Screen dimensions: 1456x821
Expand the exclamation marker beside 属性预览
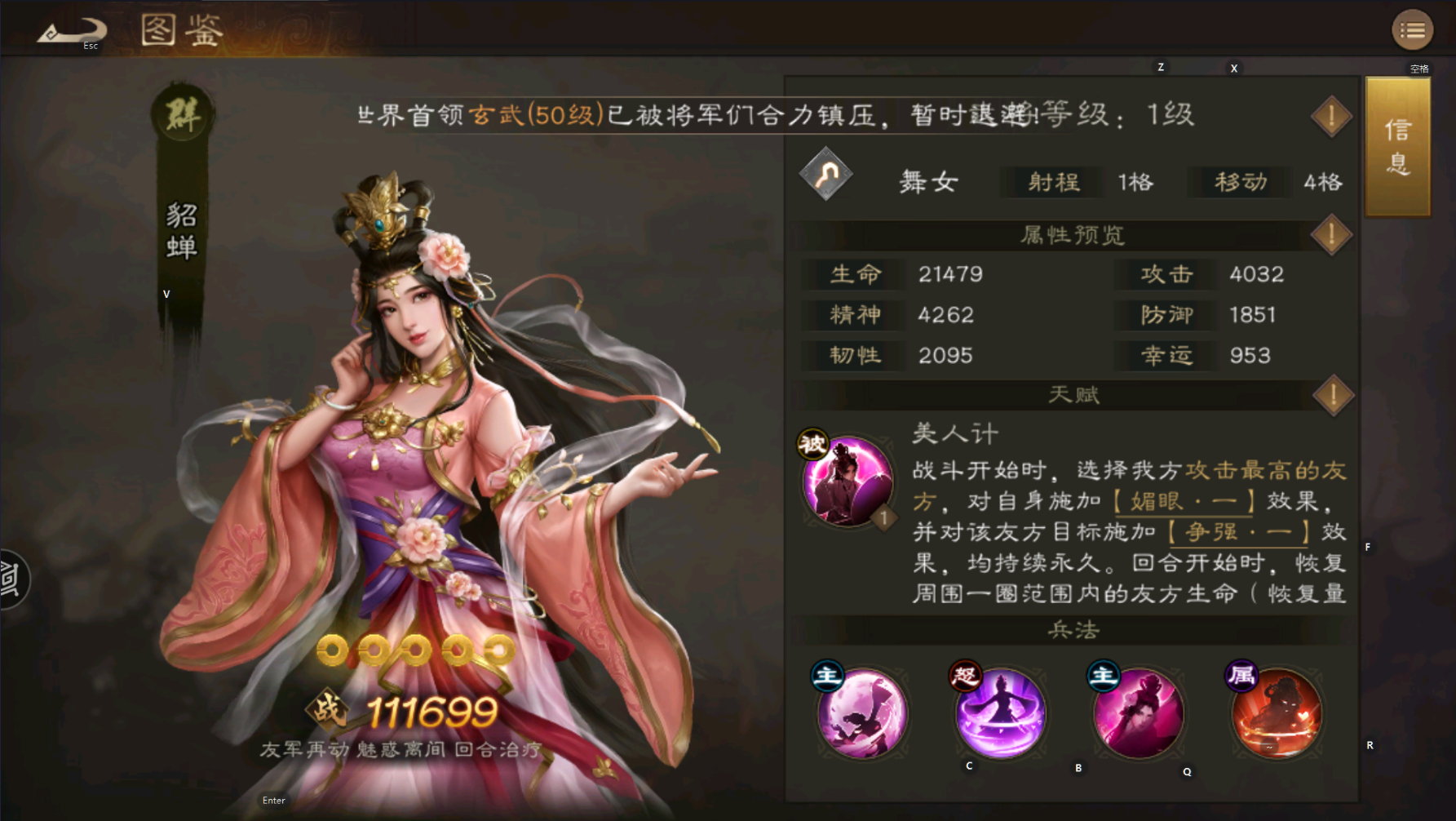pyautogui.click(x=1332, y=234)
